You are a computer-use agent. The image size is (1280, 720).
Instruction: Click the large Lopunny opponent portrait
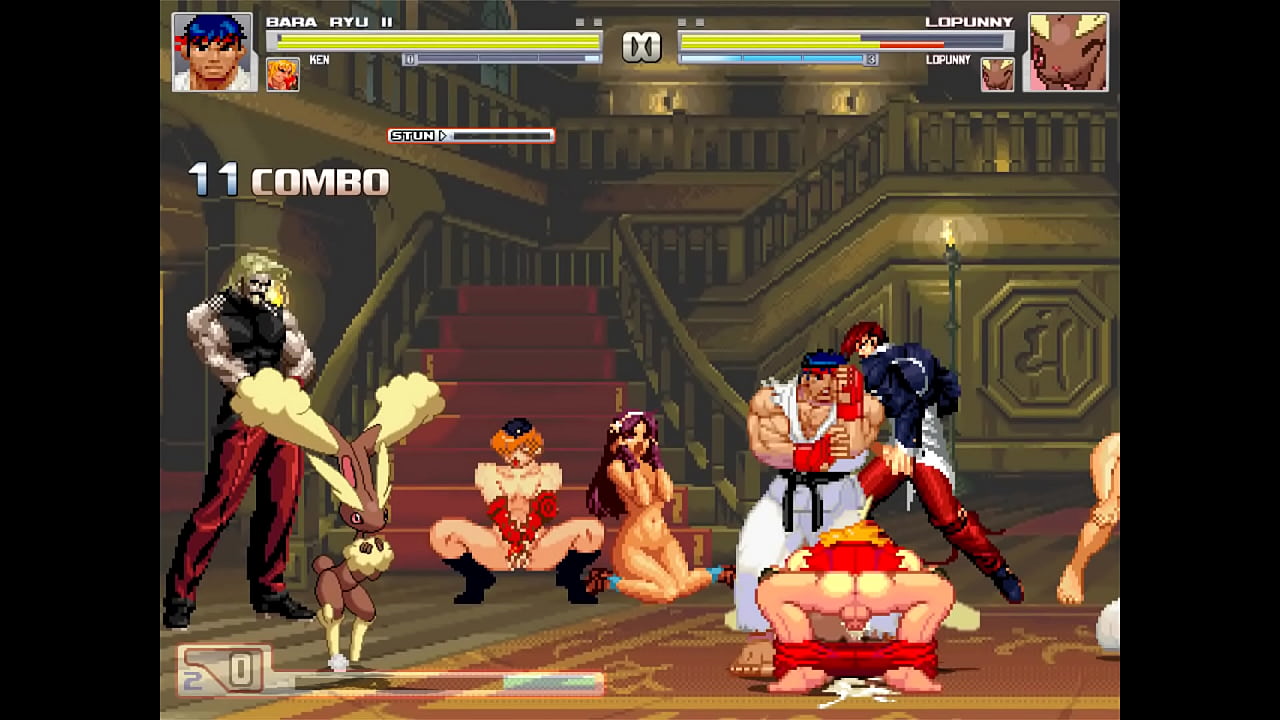pyautogui.click(x=1068, y=52)
